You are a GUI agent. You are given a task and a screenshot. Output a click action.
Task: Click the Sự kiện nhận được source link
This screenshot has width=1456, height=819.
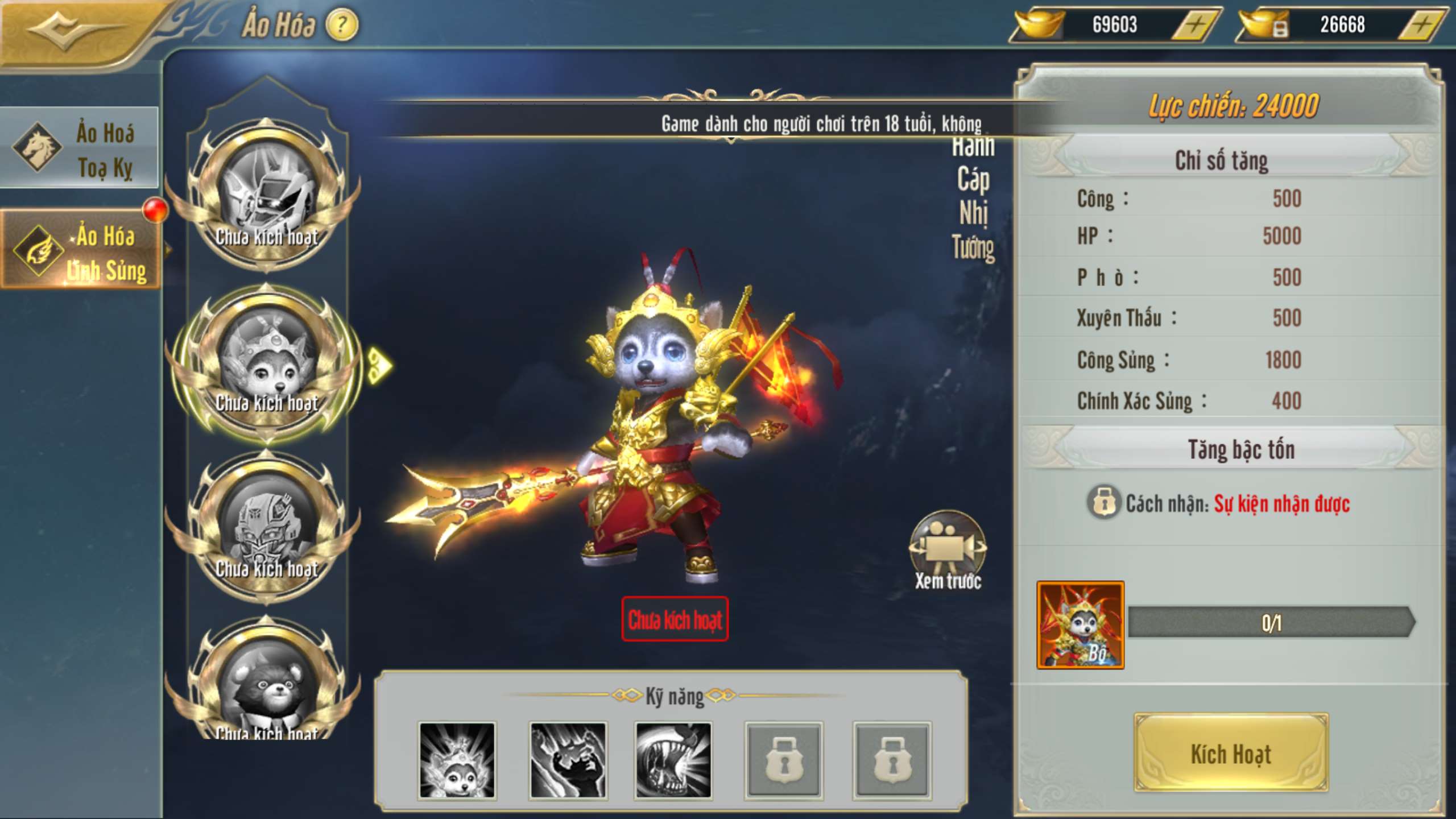tap(1281, 504)
